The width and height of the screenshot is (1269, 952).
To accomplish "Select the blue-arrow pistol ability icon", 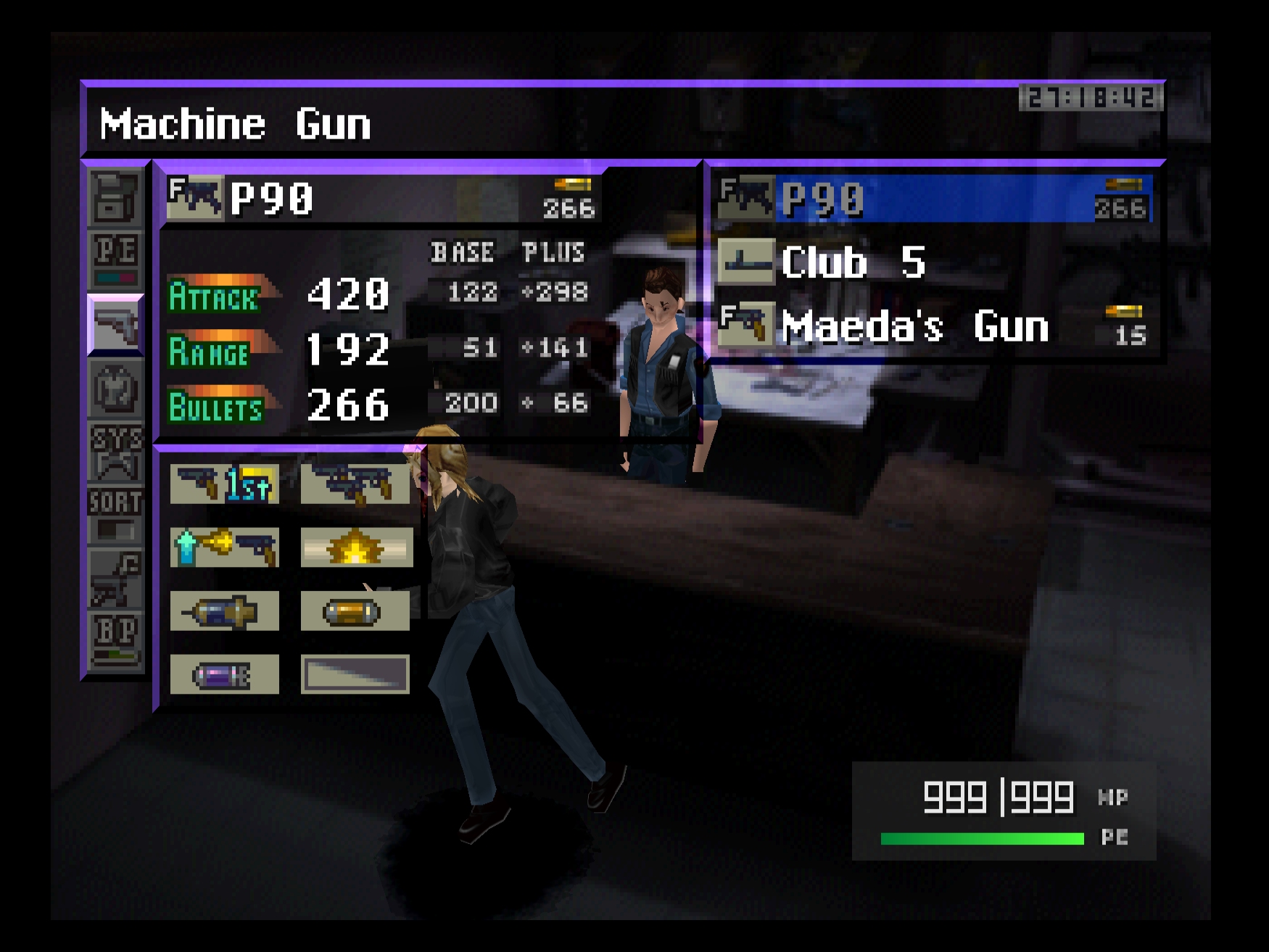I will point(224,547).
